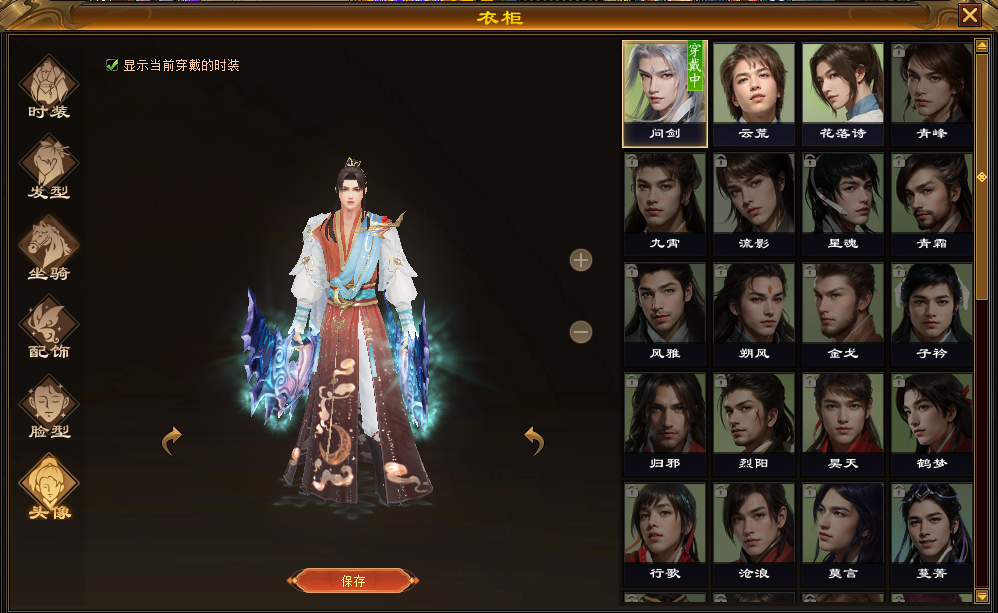Close the wardrobe window
998x613 pixels.
[x=969, y=15]
